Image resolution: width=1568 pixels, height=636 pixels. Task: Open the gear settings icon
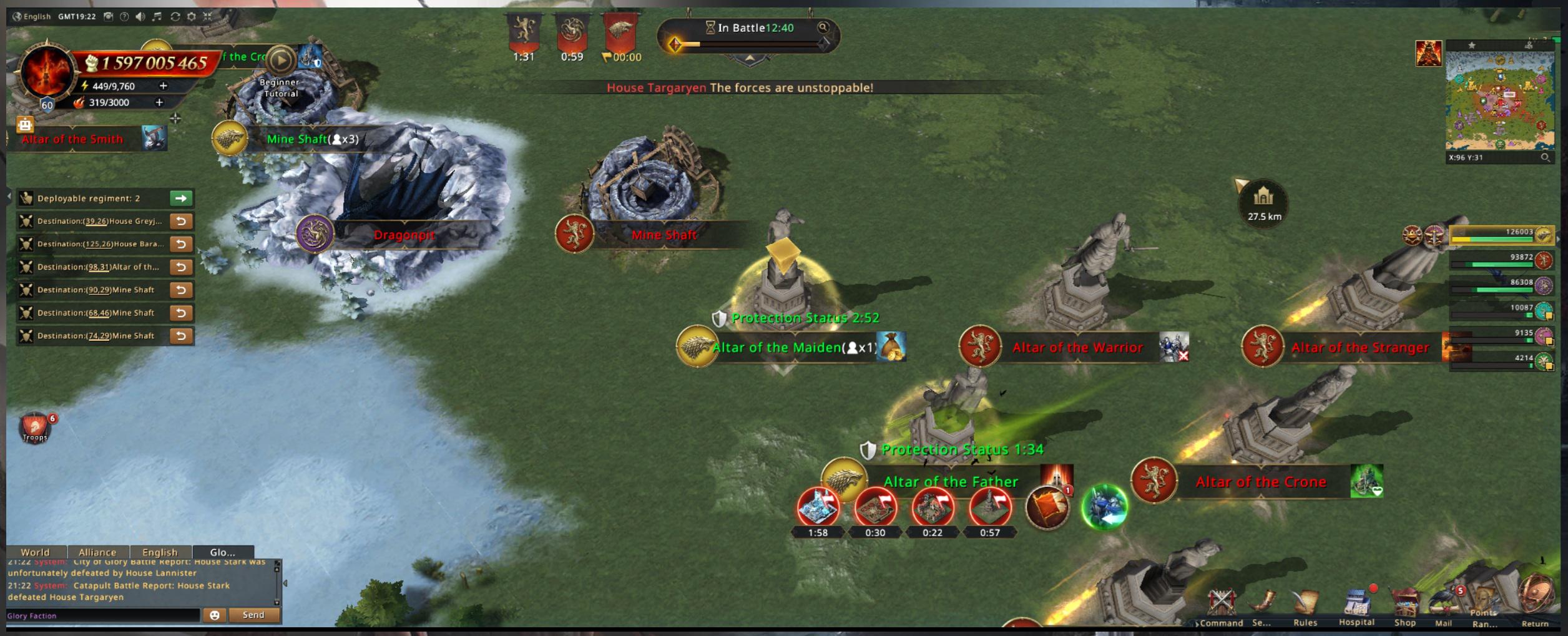tap(192, 17)
